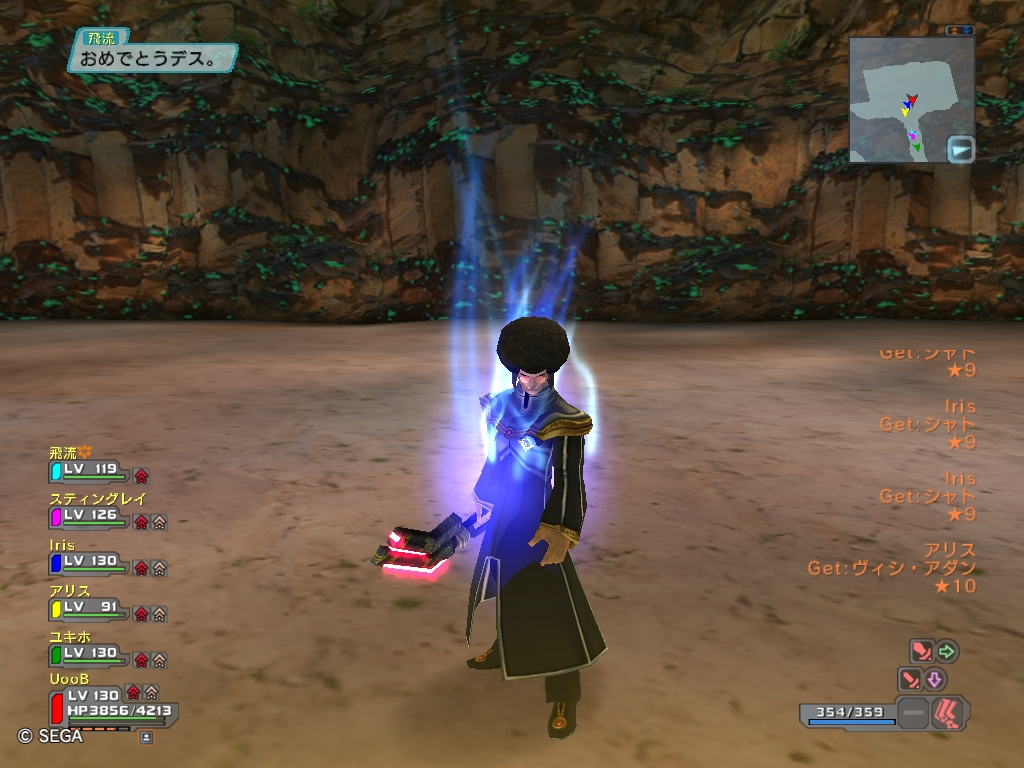The image size is (1024, 768).
Task: Select party member 飛流 at level 119
Action: pos(88,469)
